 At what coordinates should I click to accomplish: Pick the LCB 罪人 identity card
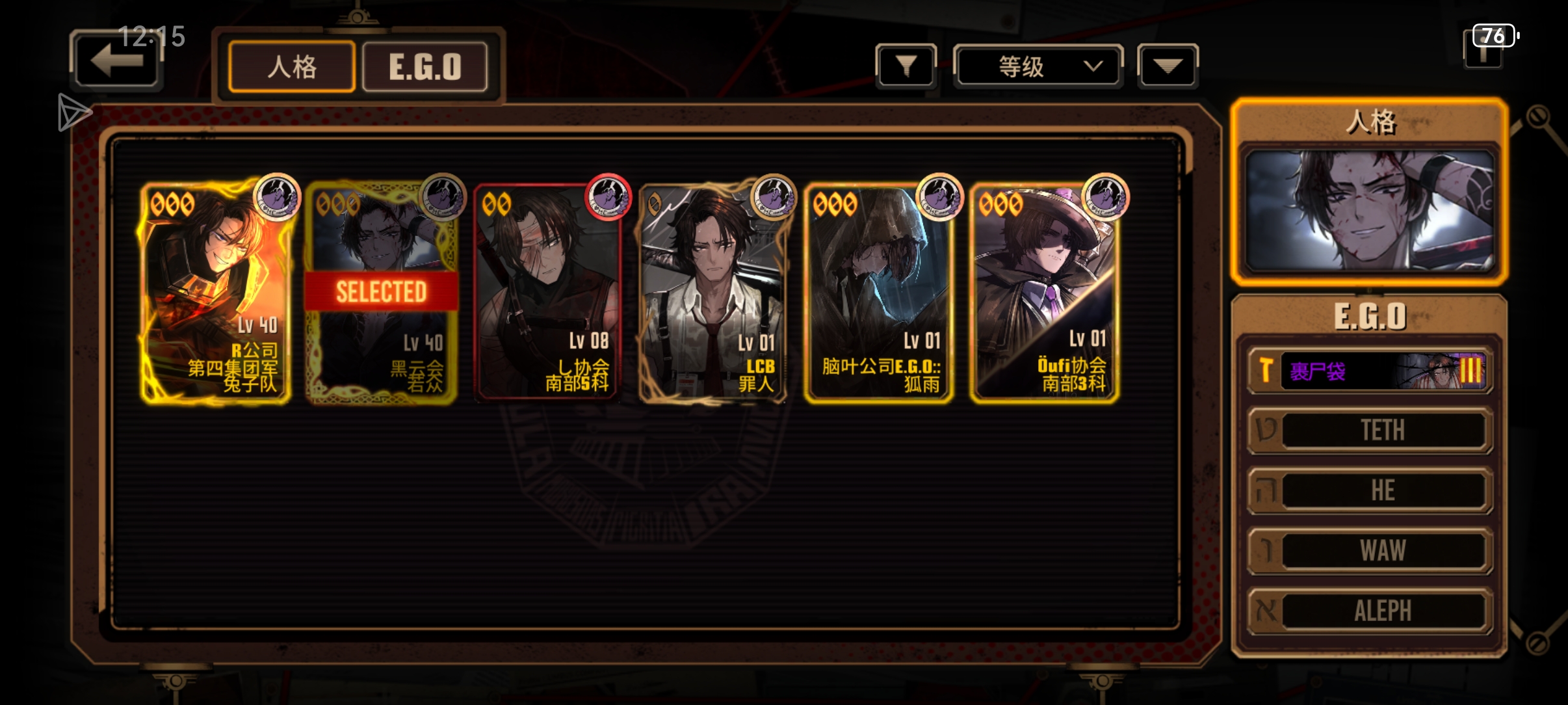[x=713, y=293]
